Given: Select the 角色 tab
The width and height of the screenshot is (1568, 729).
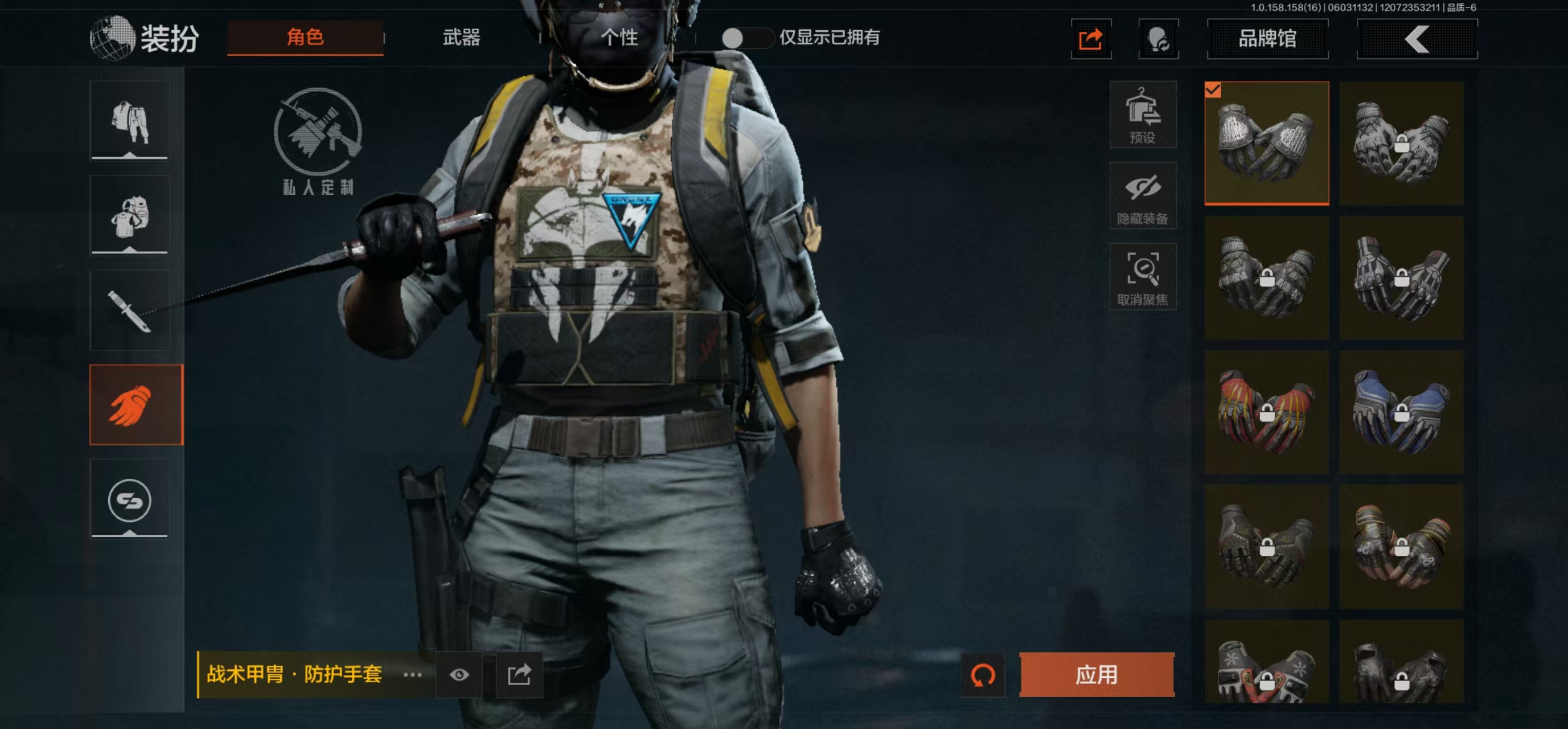Looking at the screenshot, I should click(305, 38).
